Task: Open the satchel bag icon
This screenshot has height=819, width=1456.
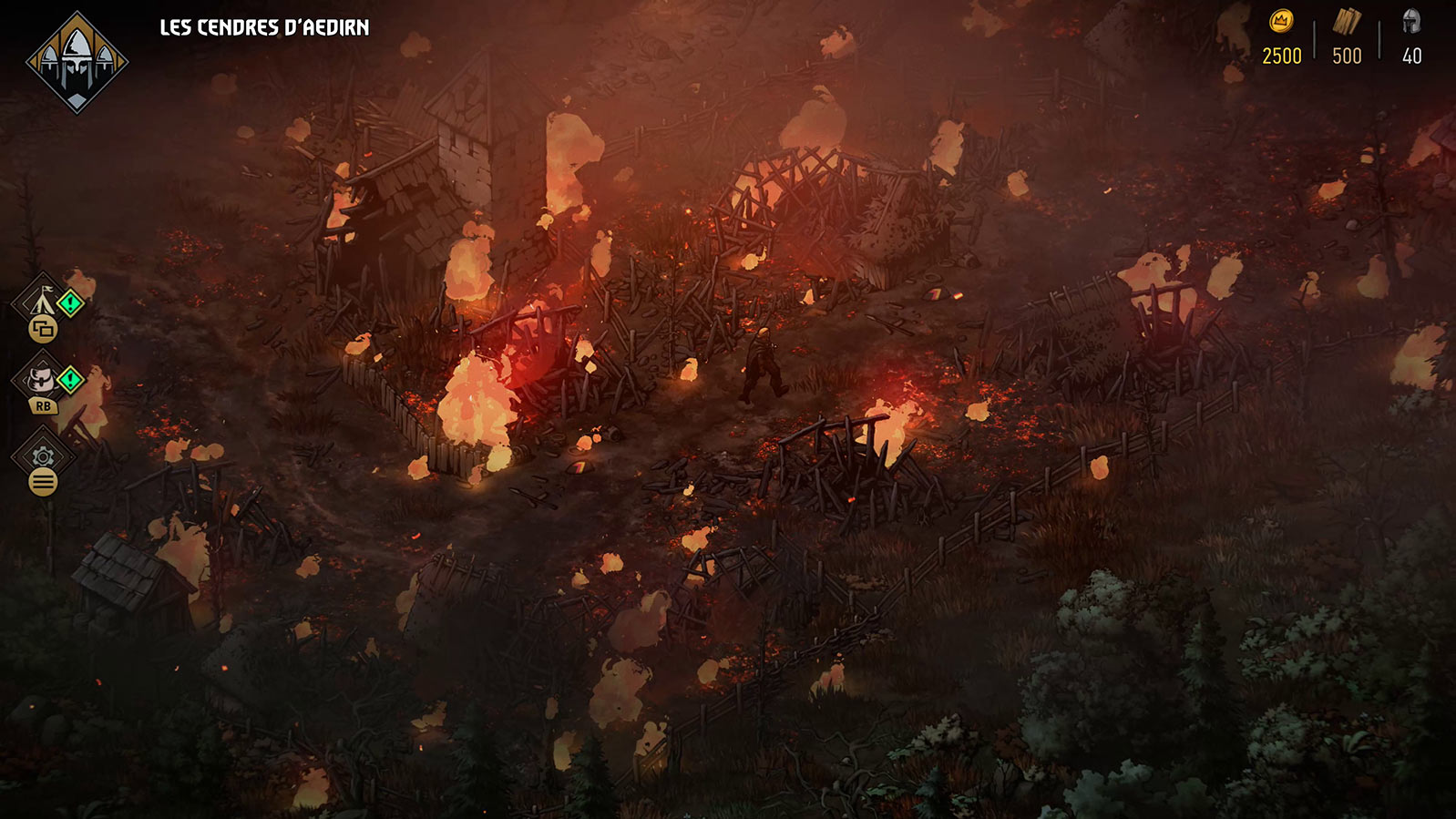Action: coord(41,378)
